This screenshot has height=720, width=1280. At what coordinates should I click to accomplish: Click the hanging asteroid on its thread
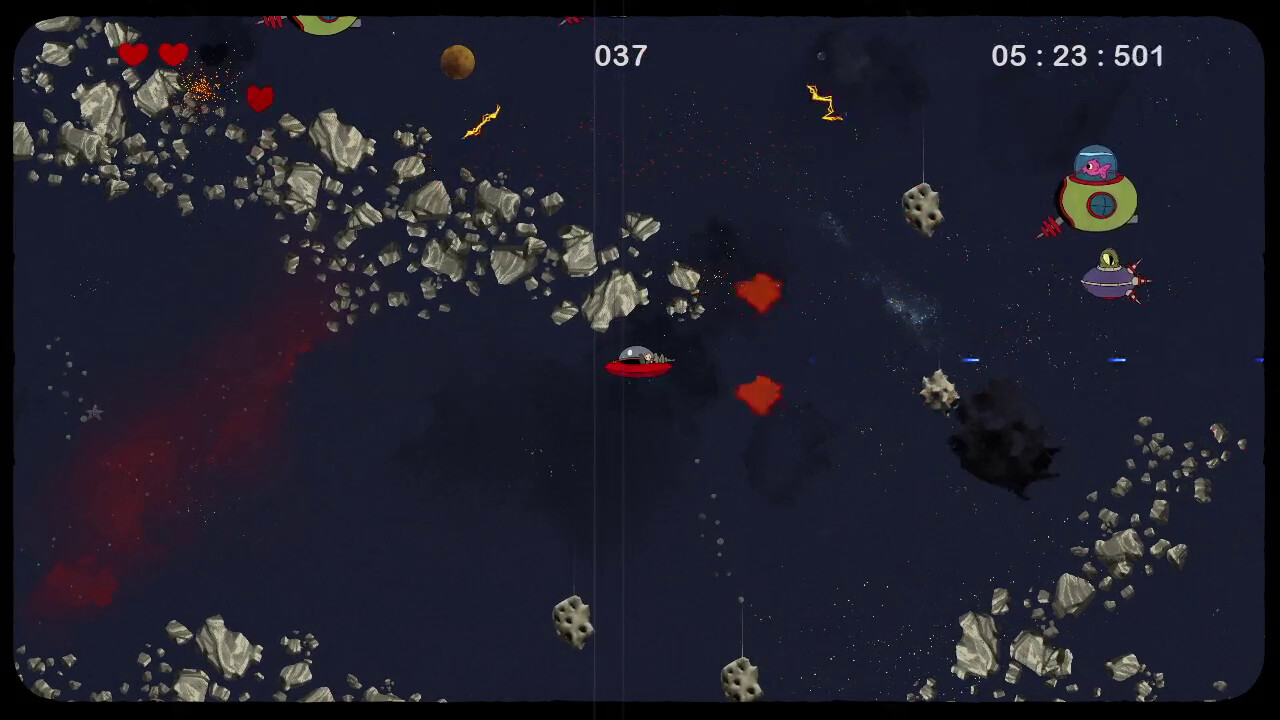922,205
